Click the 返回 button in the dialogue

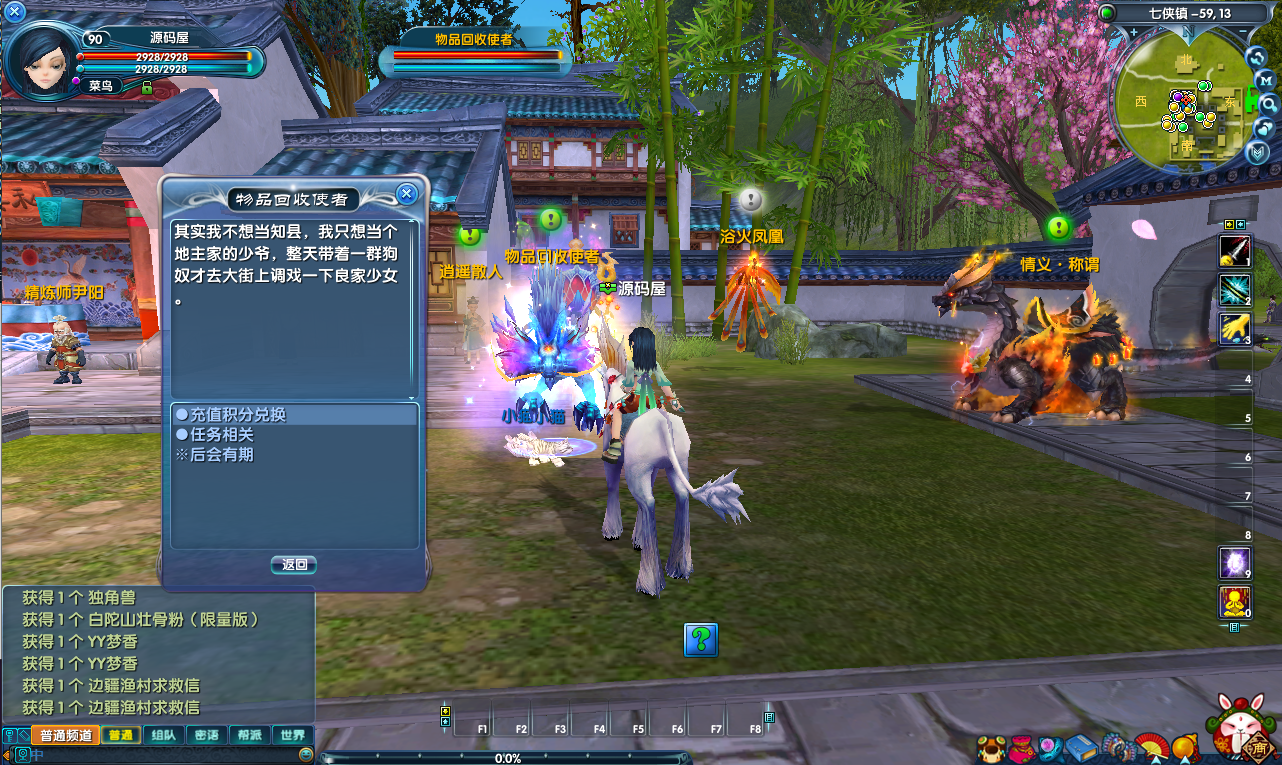click(x=294, y=565)
